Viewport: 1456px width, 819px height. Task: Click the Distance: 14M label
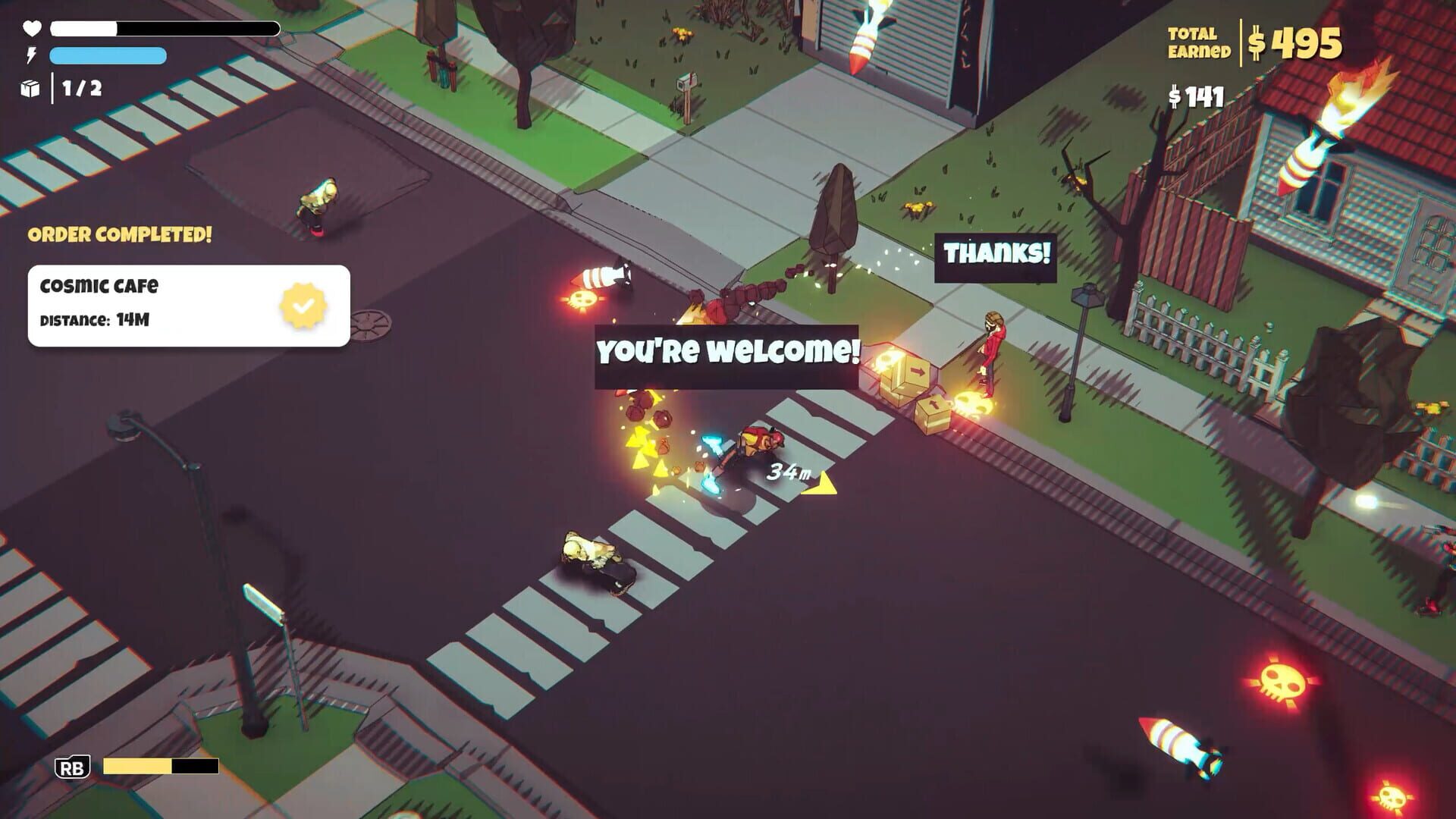pyautogui.click(x=96, y=321)
